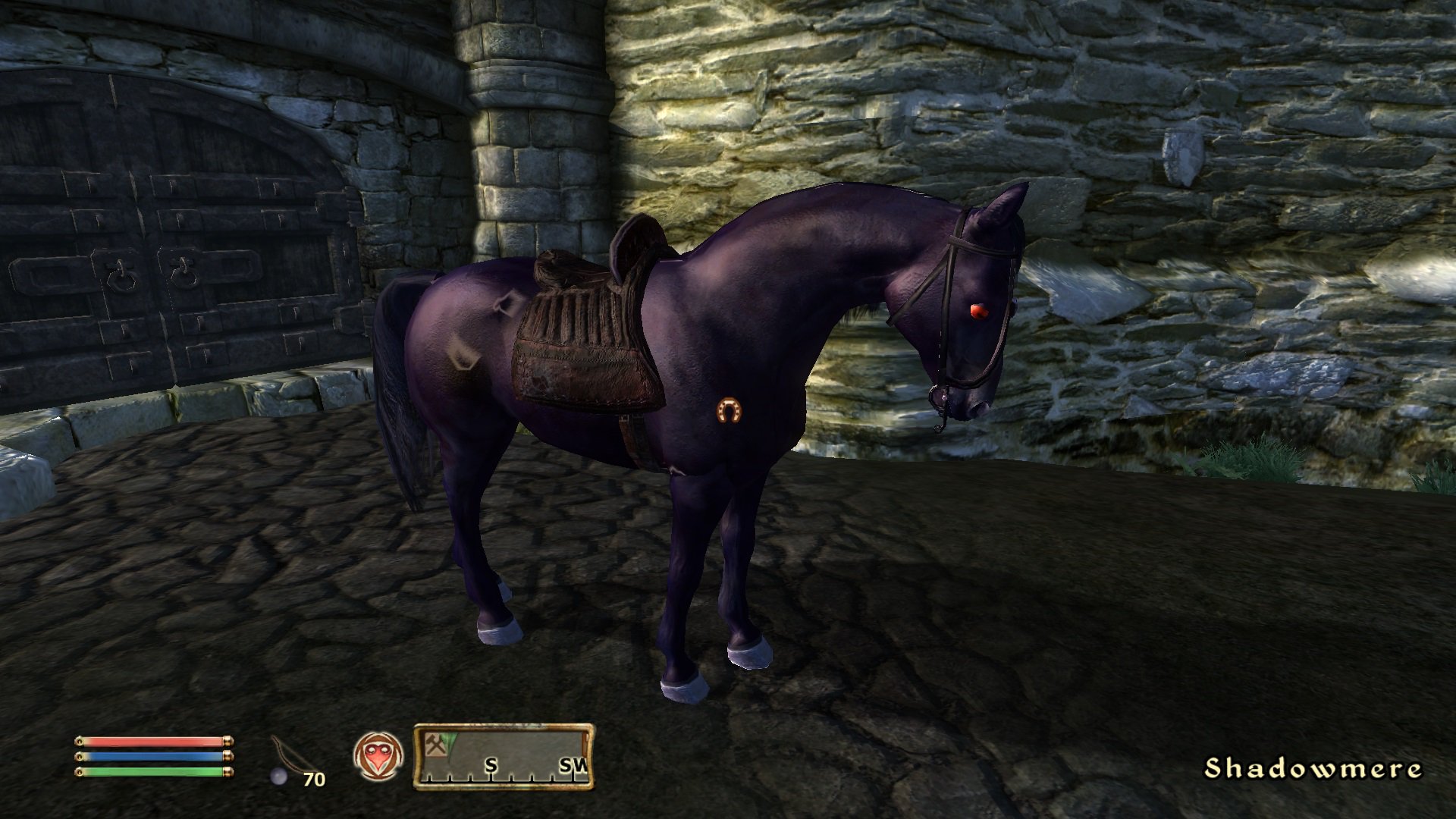Click the ammo count reading 70
This screenshot has height=819, width=1456.
tap(314, 780)
